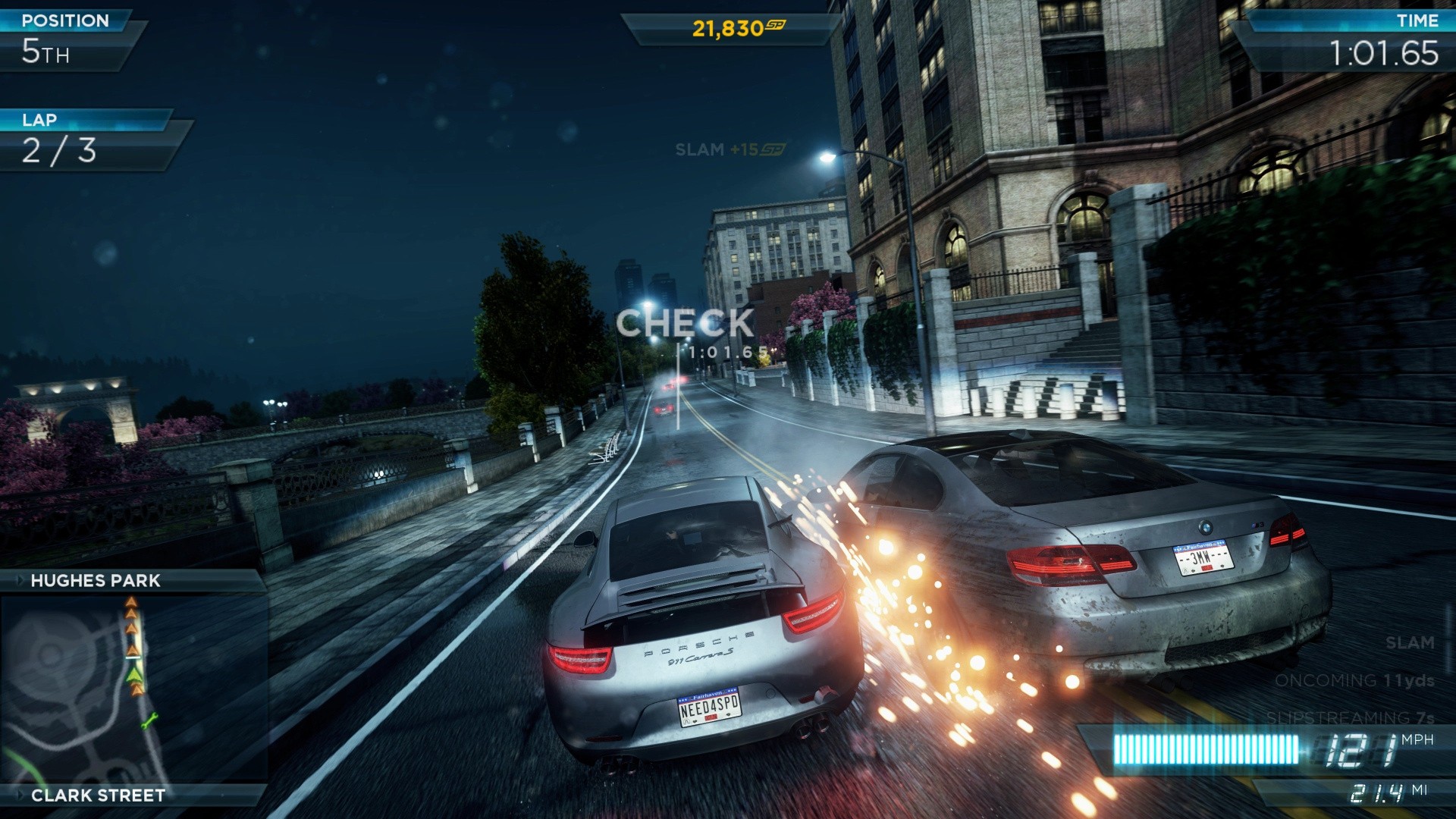The height and width of the screenshot is (819, 1456).
Task: Click the green player arrow on minimap
Action: click(x=134, y=673)
